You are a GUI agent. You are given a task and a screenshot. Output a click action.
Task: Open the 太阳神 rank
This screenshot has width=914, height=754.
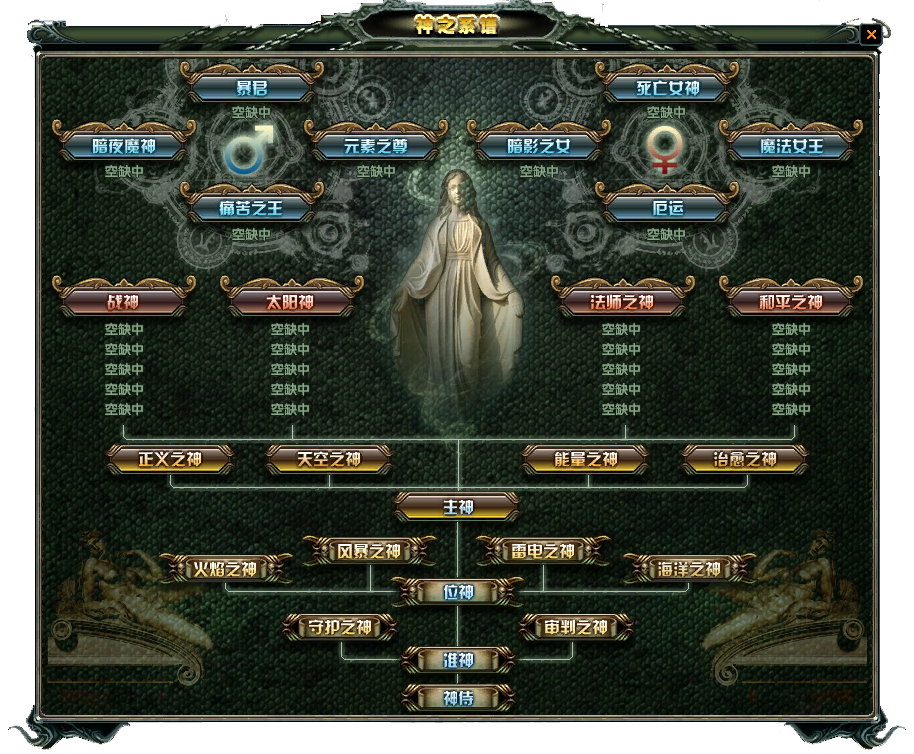click(x=291, y=301)
